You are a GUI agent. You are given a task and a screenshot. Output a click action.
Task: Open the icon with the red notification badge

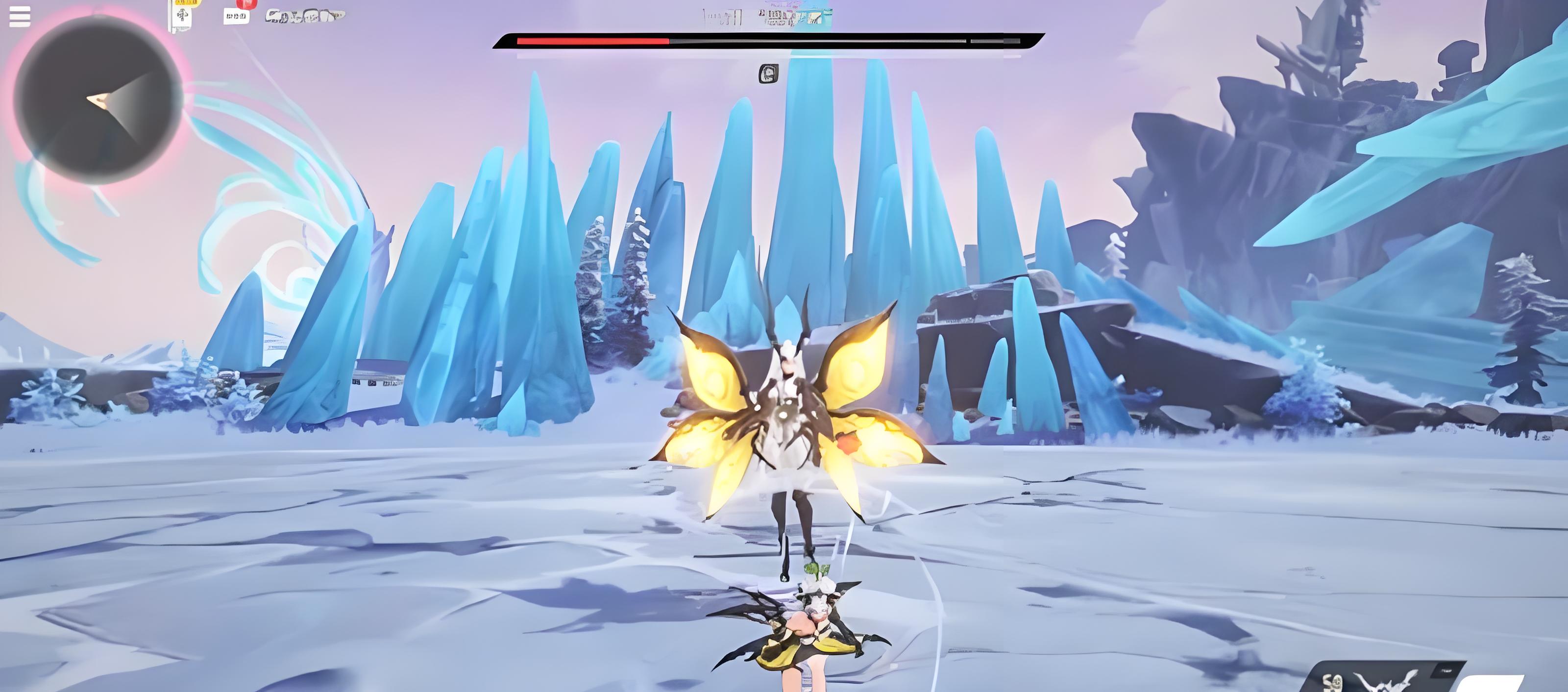point(237,14)
